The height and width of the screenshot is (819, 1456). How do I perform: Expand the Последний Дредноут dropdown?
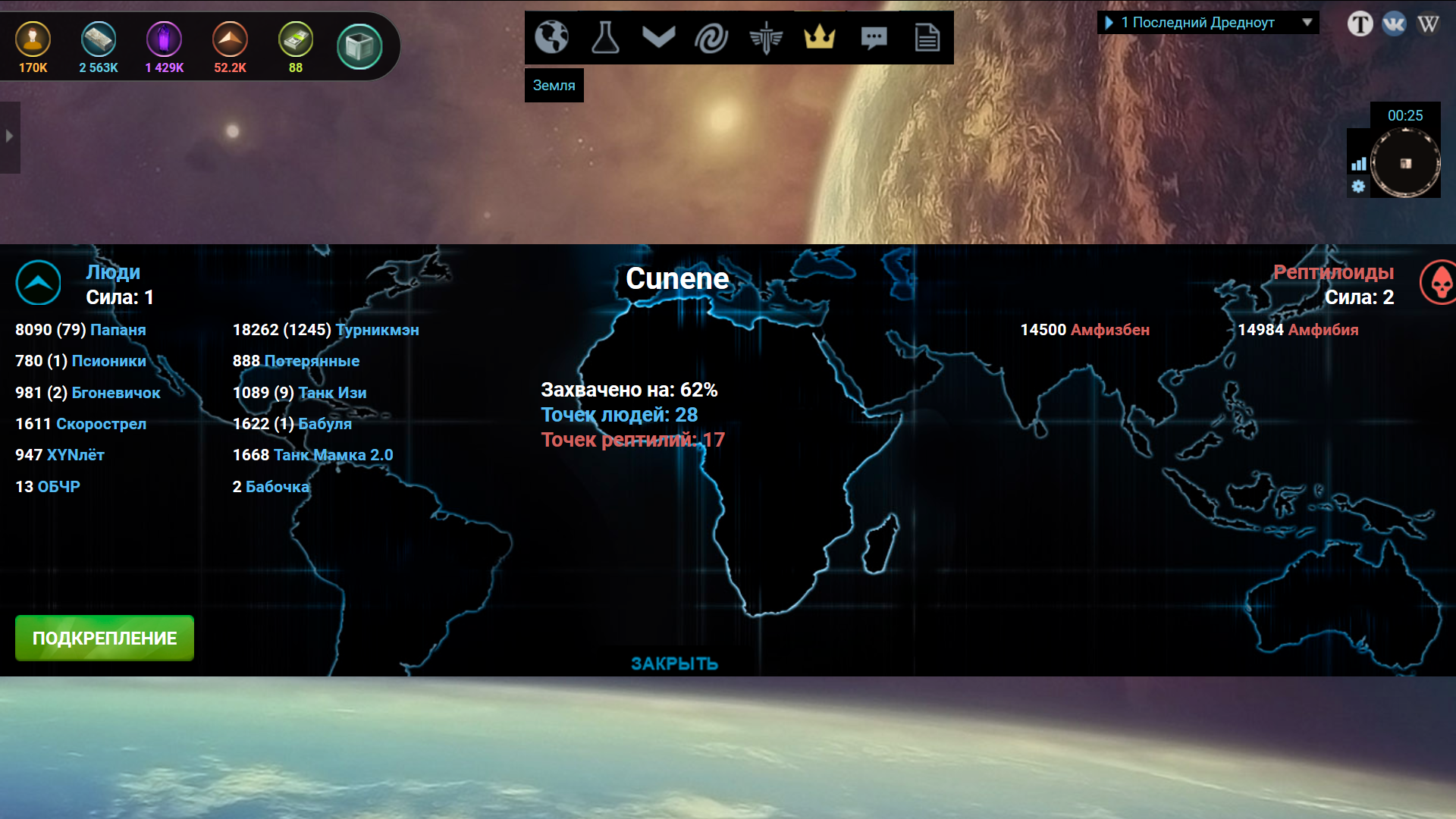(x=1307, y=23)
